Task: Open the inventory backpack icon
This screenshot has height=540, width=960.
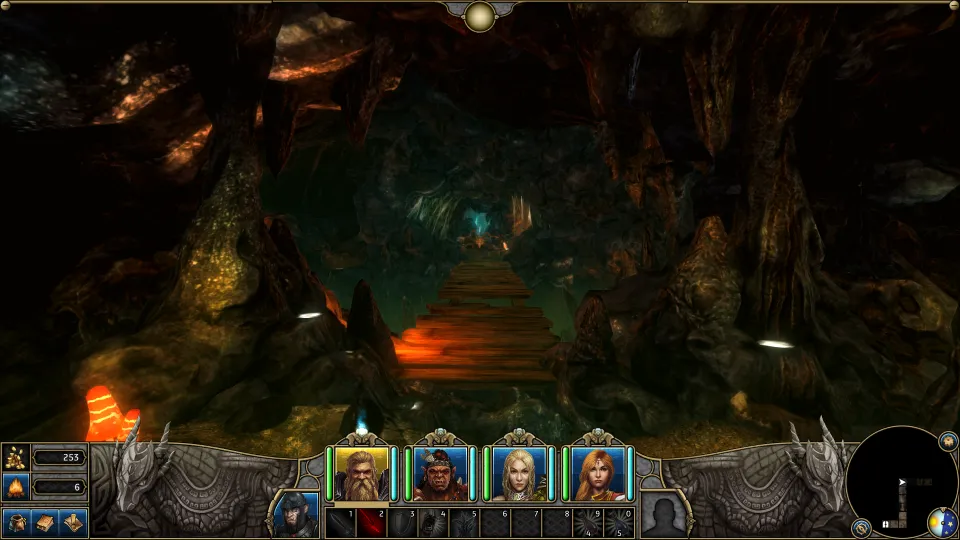Action: tap(19, 522)
